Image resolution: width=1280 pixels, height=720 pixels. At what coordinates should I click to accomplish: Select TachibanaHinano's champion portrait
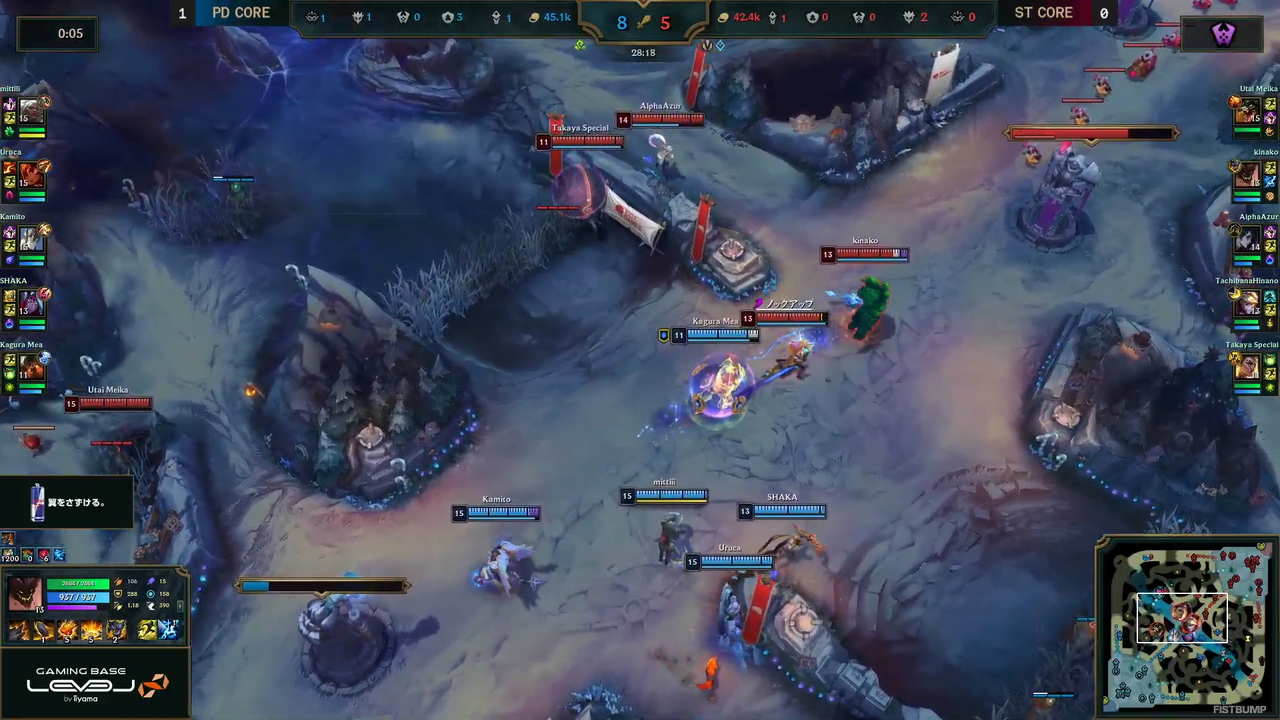tap(1247, 303)
